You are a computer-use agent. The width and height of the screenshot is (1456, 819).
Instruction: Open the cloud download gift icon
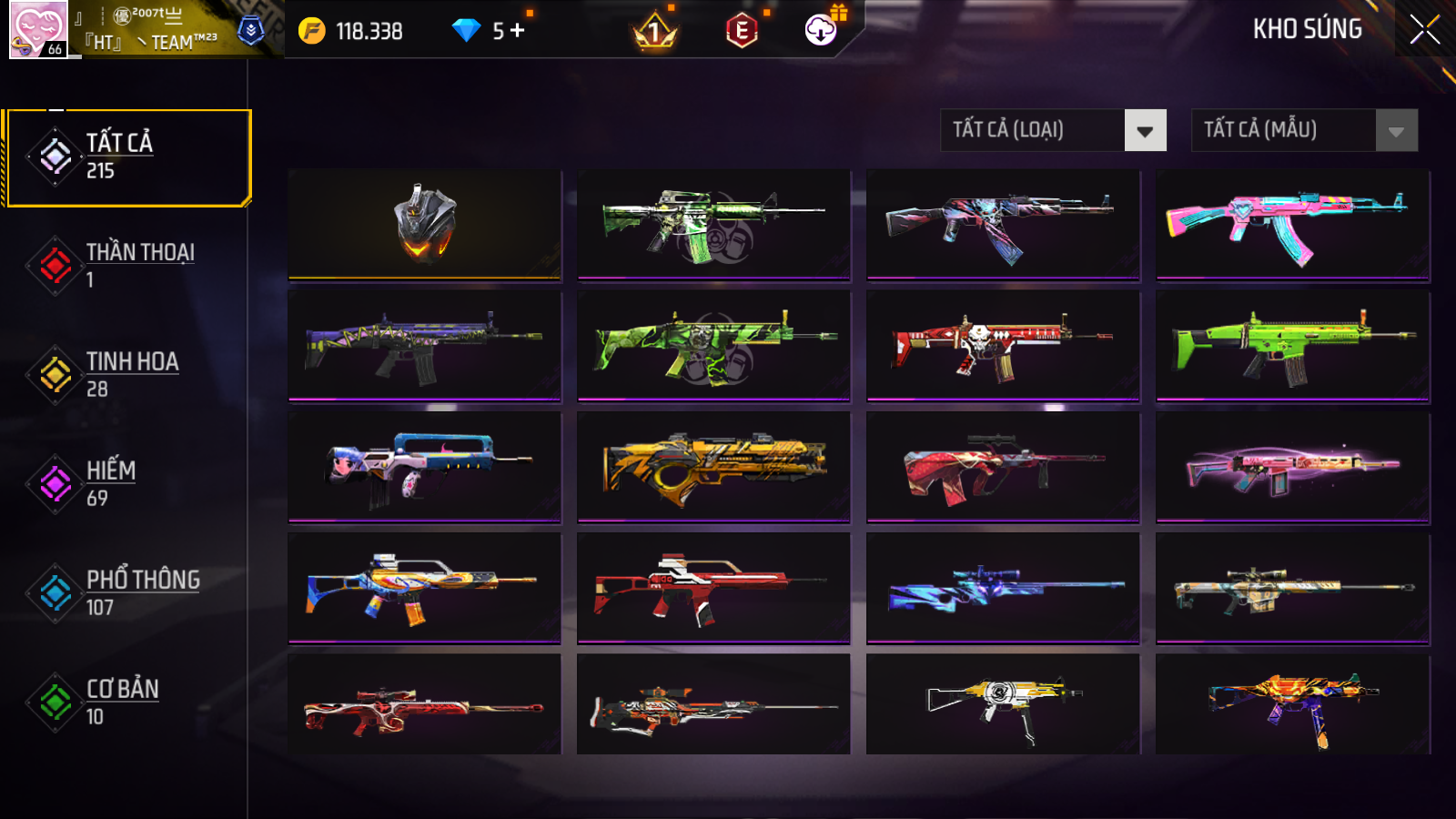tap(822, 29)
